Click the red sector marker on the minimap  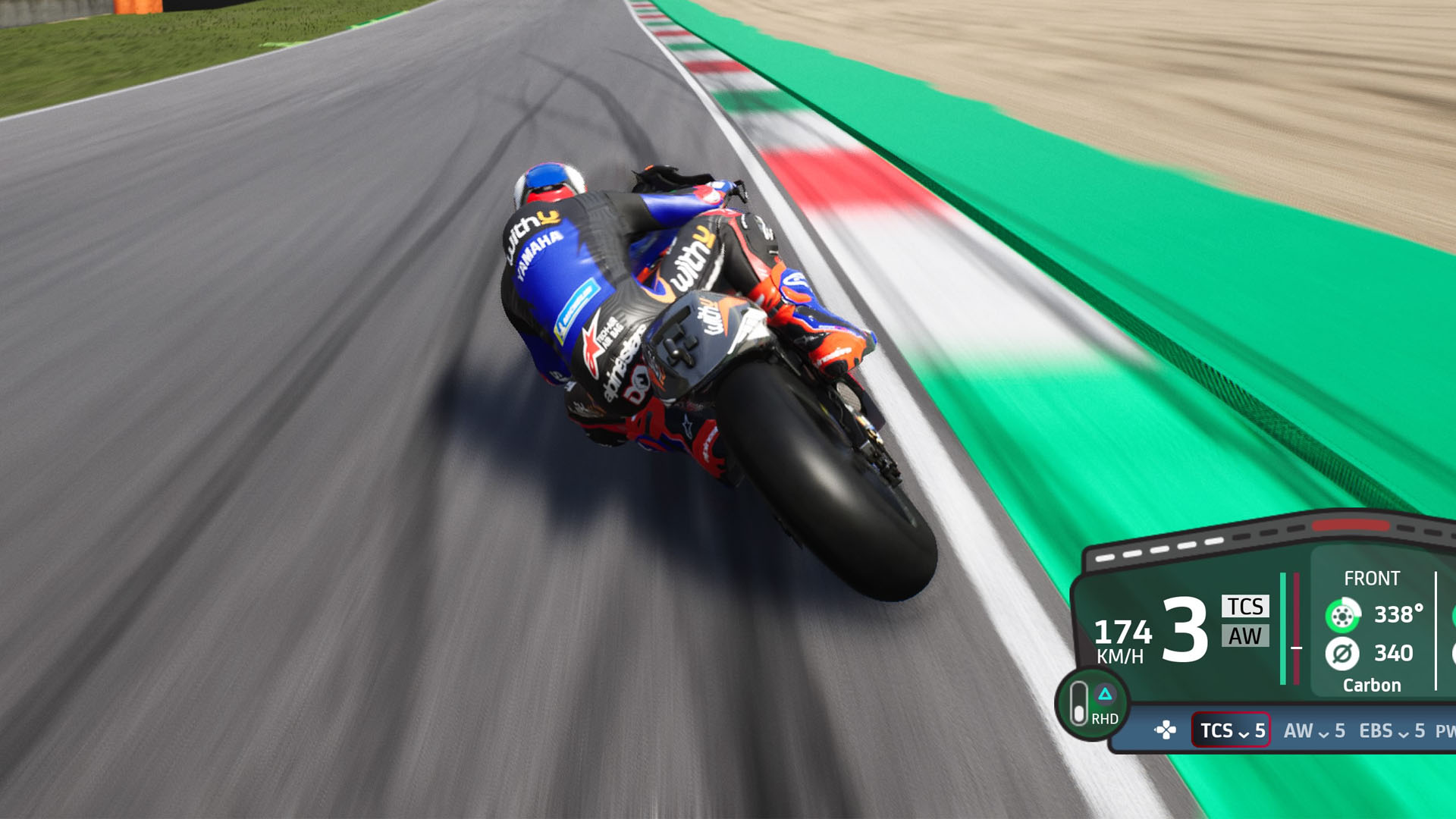coord(1350,526)
